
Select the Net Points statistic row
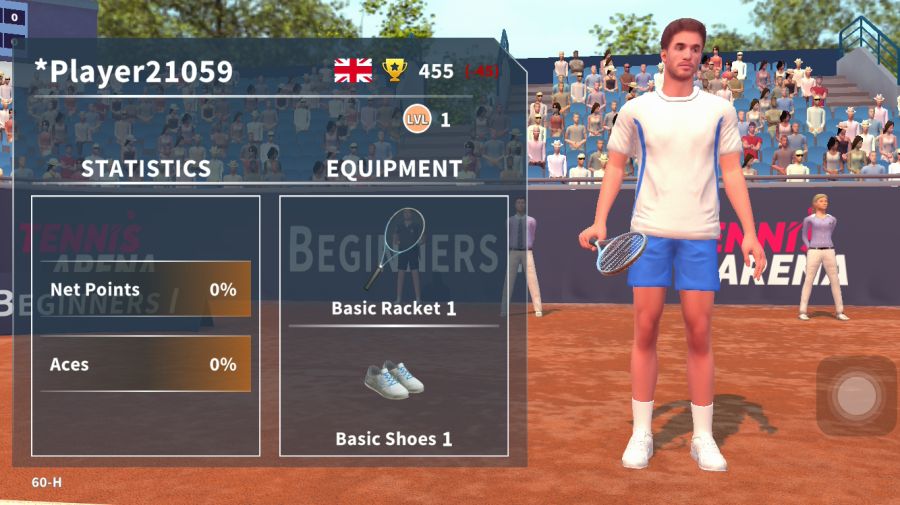coord(145,289)
